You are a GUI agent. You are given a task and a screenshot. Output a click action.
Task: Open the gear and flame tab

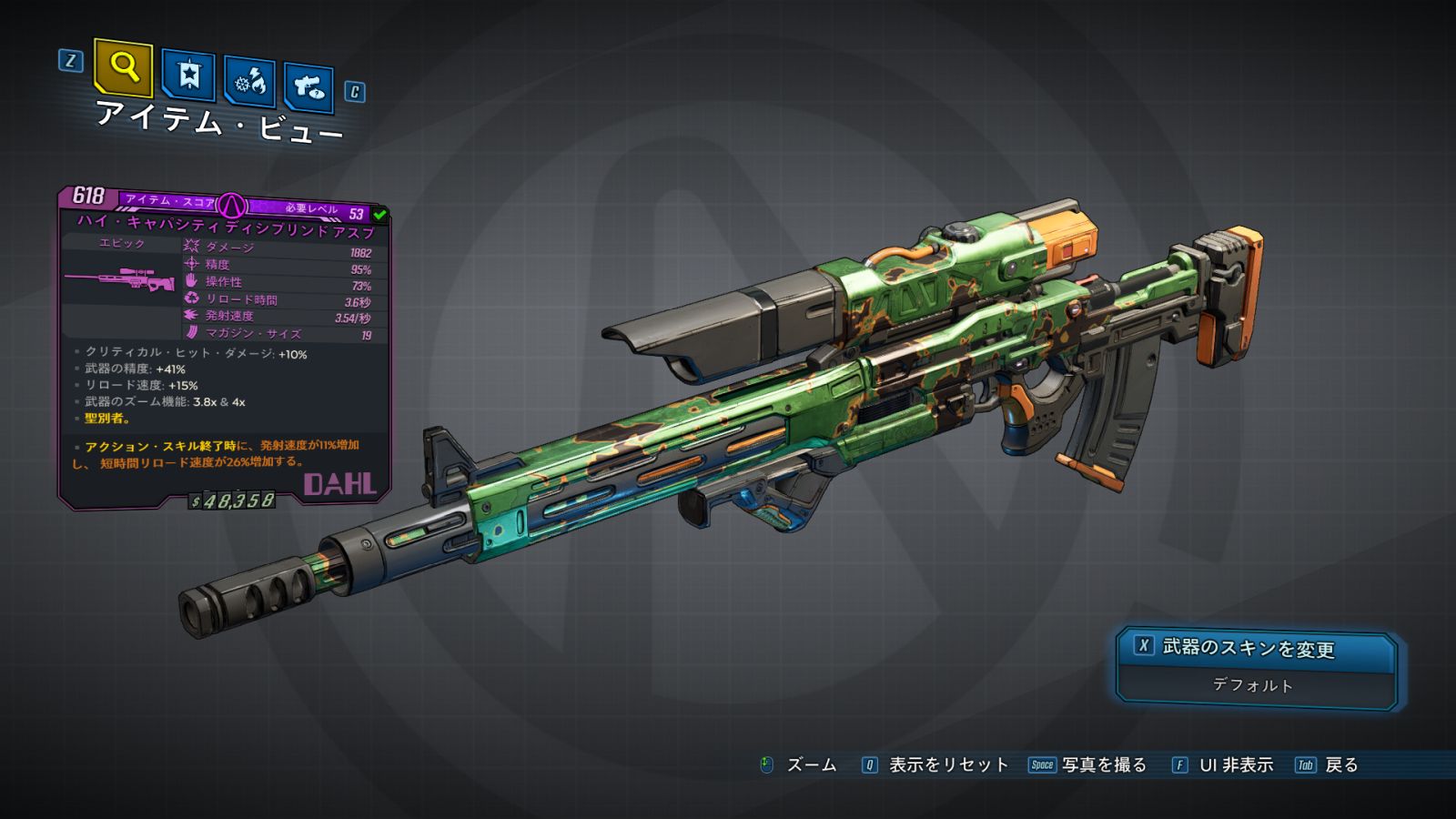[x=249, y=83]
